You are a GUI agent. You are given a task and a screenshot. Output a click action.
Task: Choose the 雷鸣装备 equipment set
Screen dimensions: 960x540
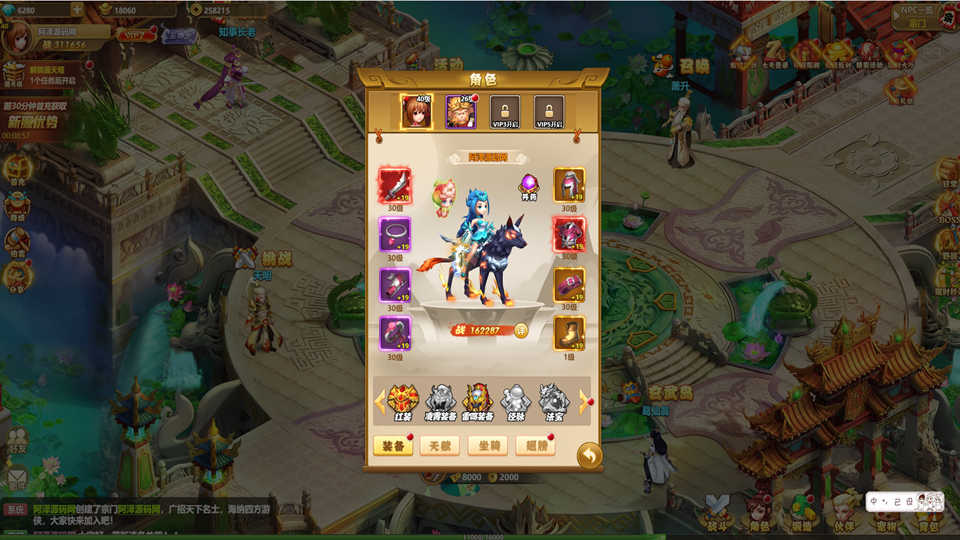[476, 400]
